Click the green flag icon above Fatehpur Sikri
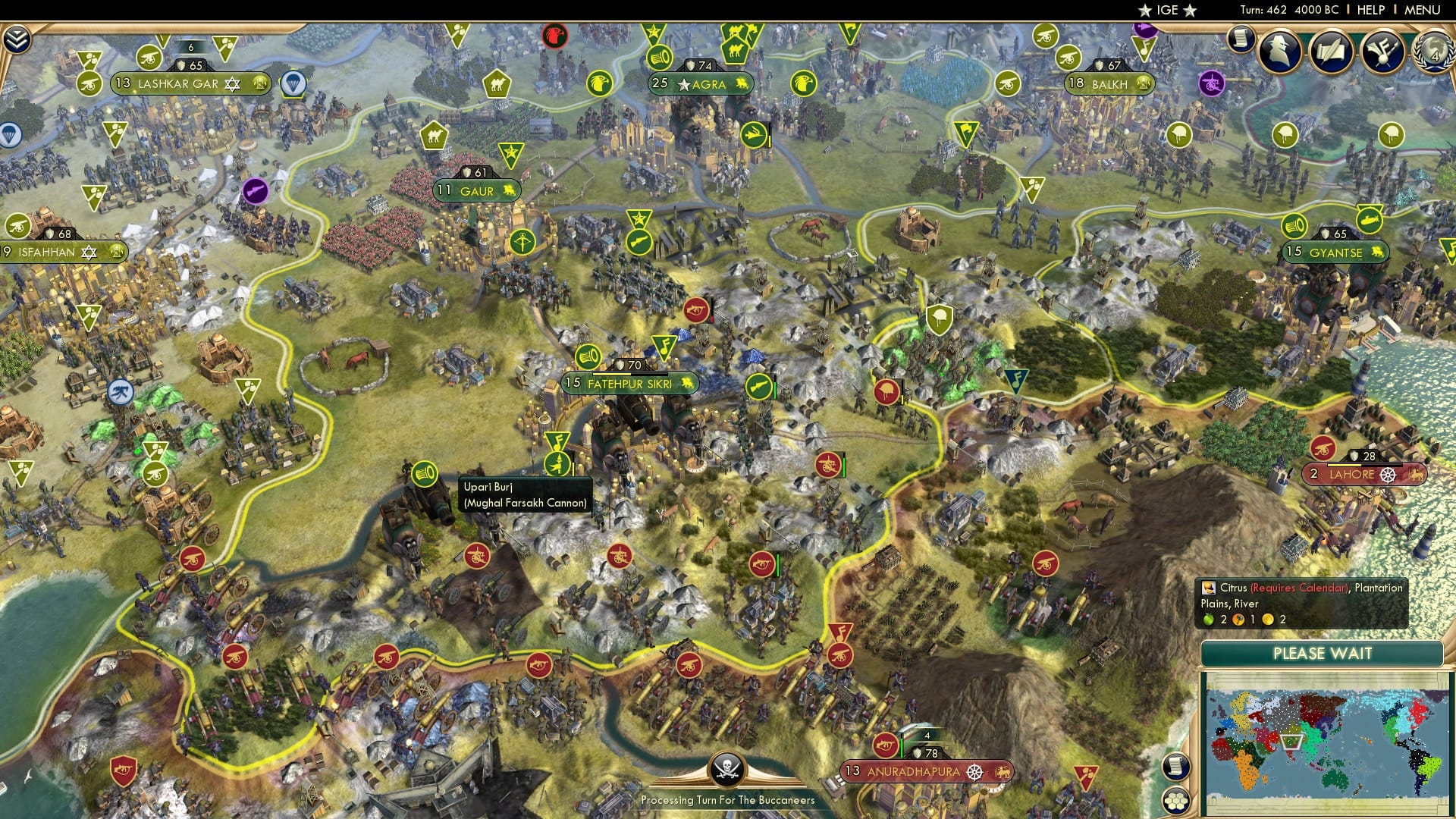The width and height of the screenshot is (1456, 819). tap(665, 350)
